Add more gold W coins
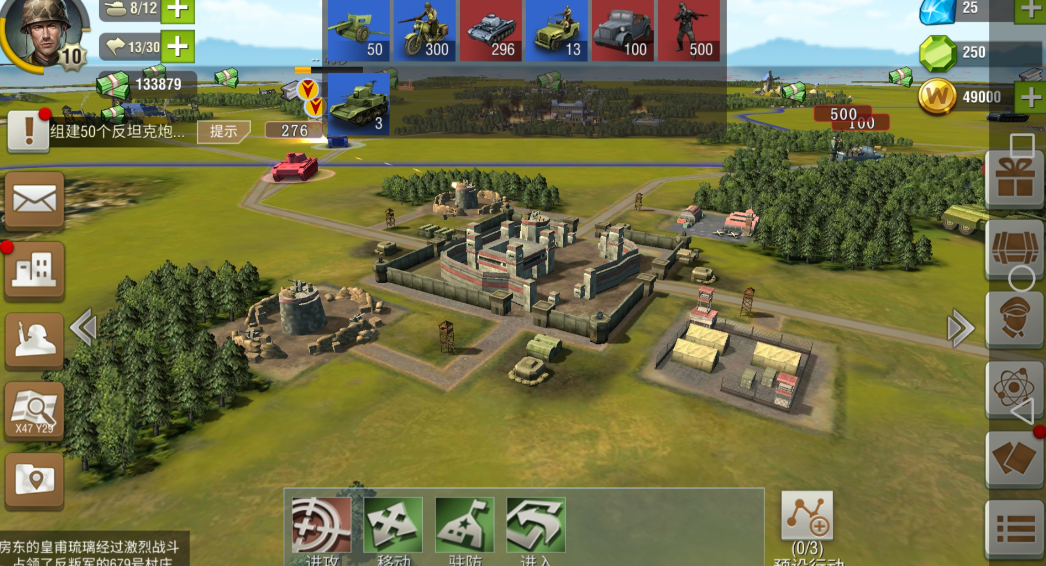Image resolution: width=1046 pixels, height=566 pixels. pyautogui.click(x=1030, y=97)
